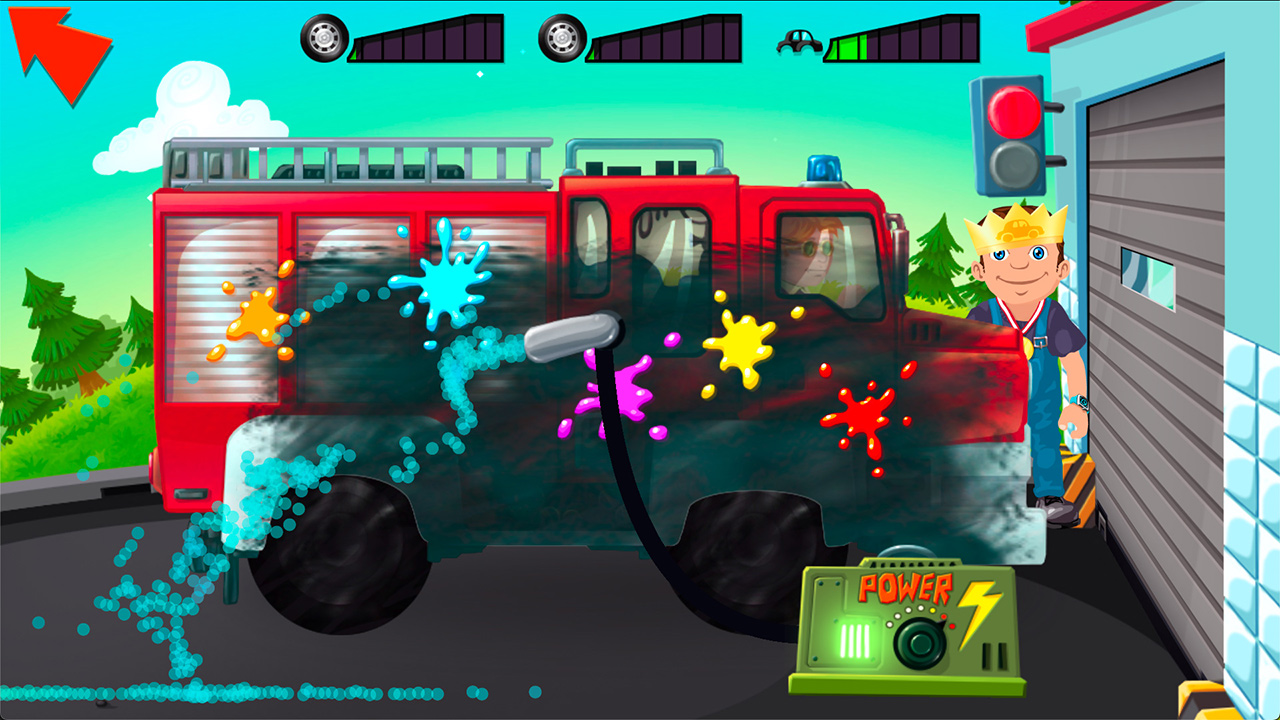Tap the glowing green indicator on the POWER box
The height and width of the screenshot is (720, 1280).
[857, 641]
